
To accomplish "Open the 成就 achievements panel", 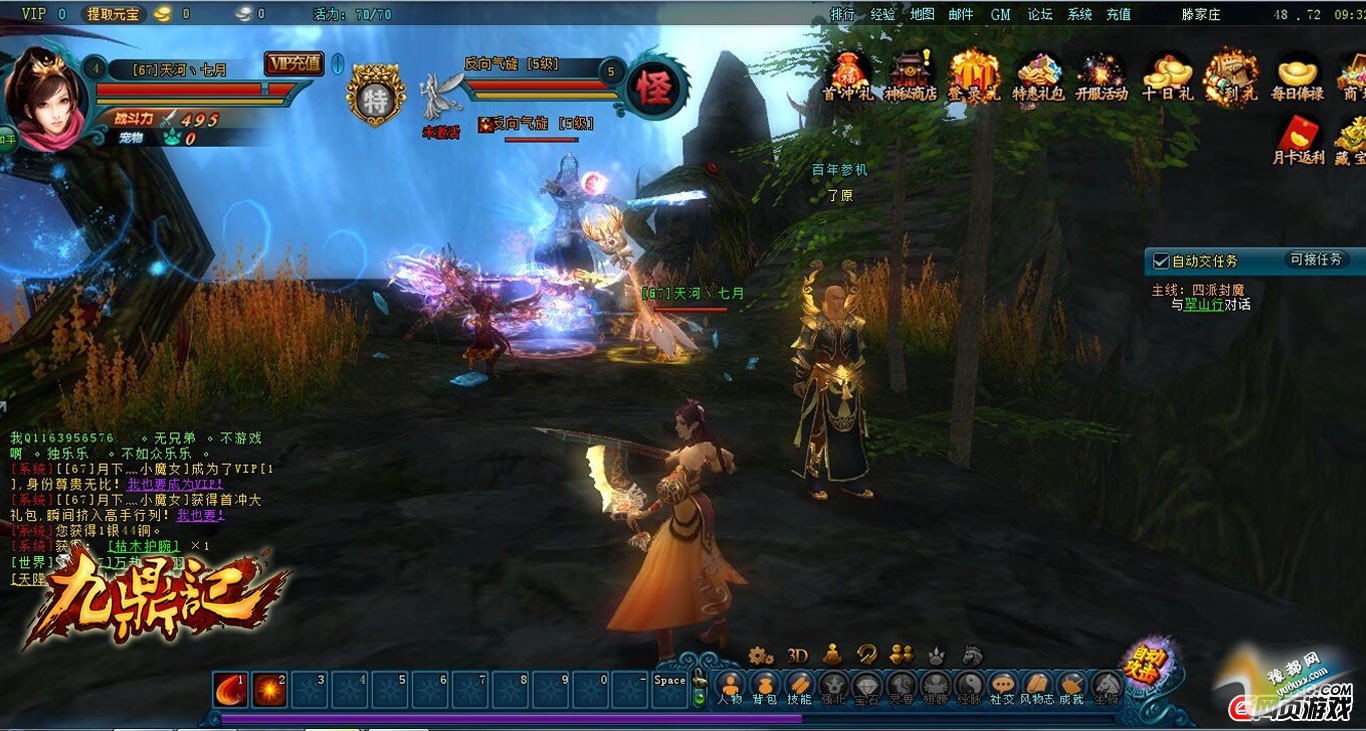I will [x=1071, y=687].
